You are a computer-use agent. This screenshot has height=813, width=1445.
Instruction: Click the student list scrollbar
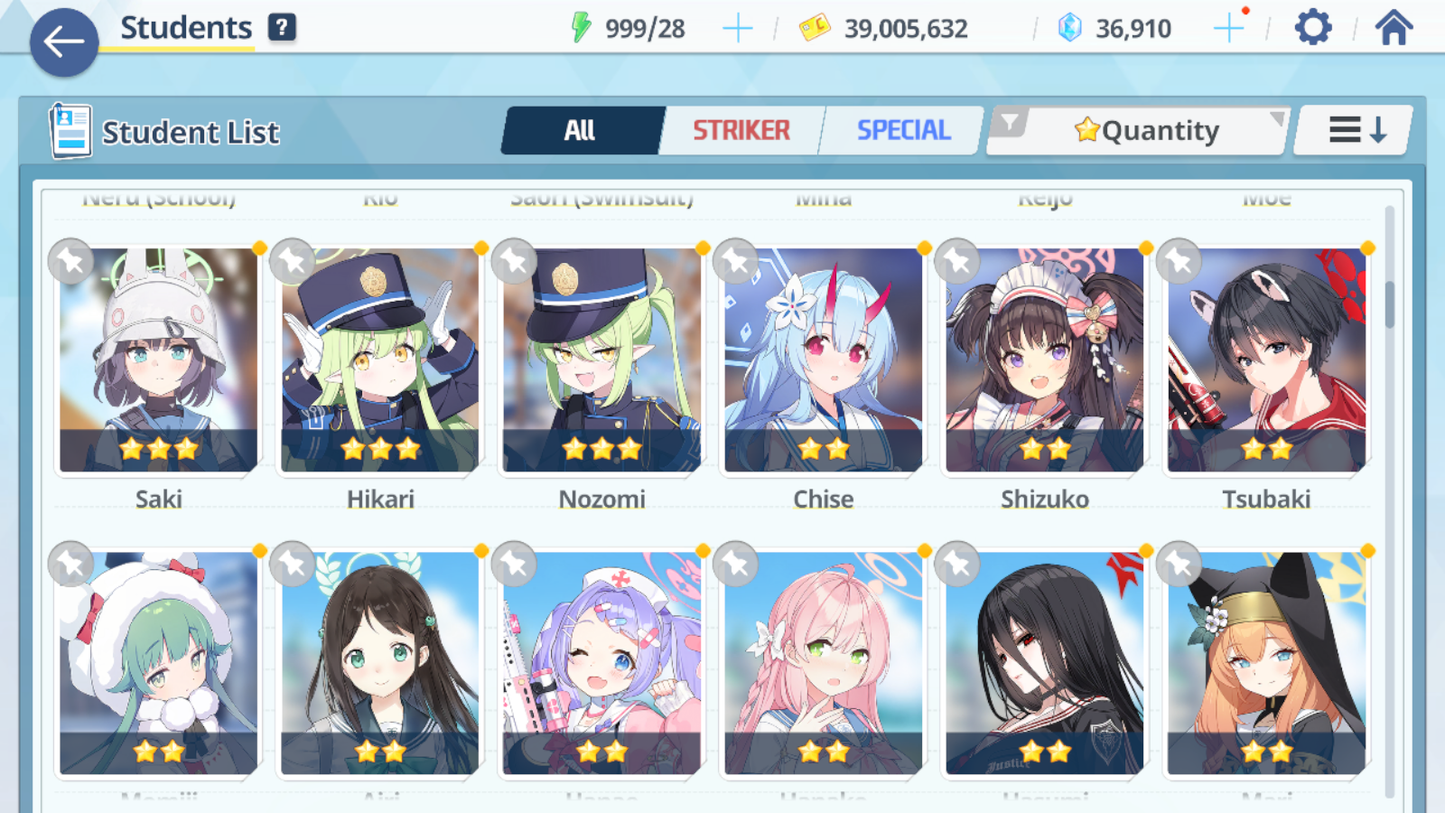[x=1389, y=304]
